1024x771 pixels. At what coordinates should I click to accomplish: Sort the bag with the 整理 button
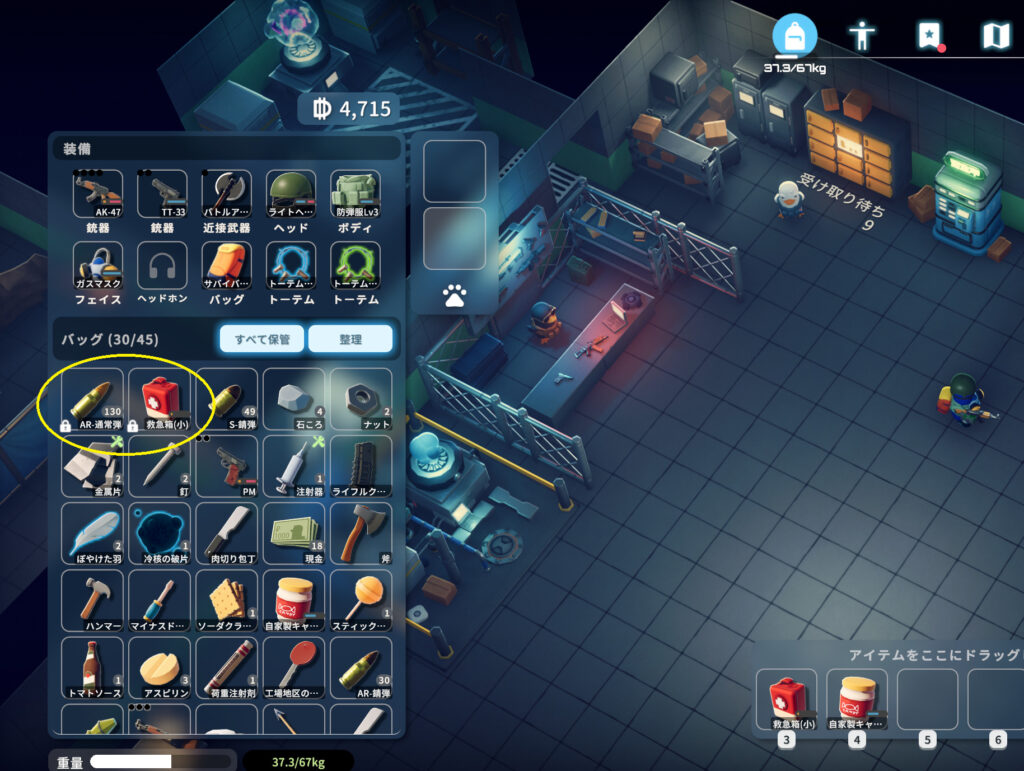(350, 339)
